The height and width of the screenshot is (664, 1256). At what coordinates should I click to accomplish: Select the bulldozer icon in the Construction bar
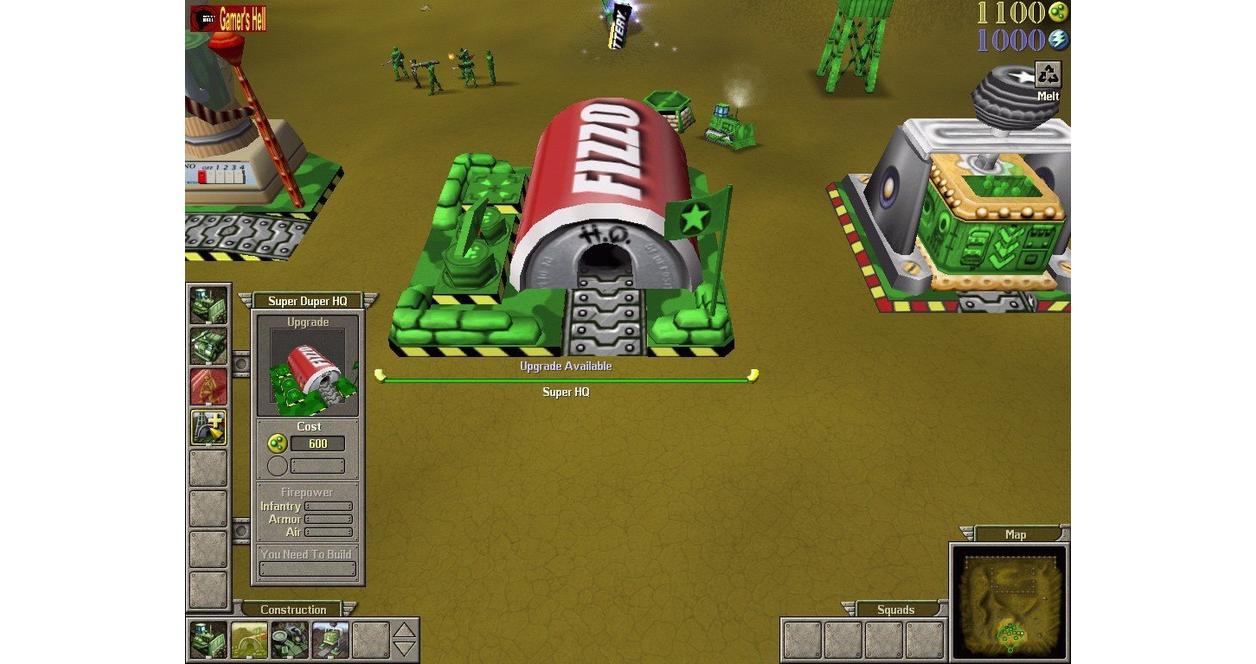pyautogui.click(x=208, y=640)
